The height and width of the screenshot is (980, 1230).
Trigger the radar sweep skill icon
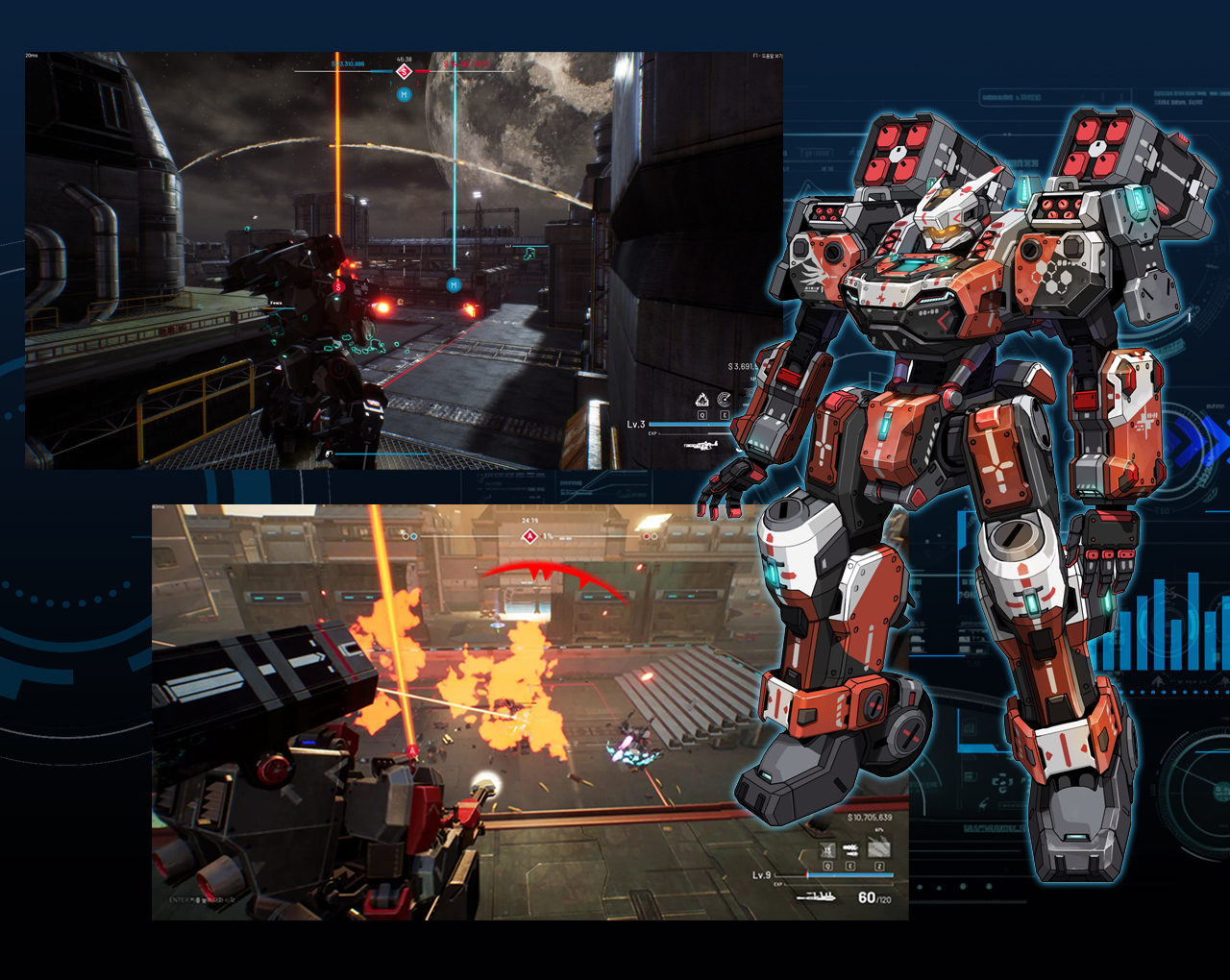coord(725,400)
